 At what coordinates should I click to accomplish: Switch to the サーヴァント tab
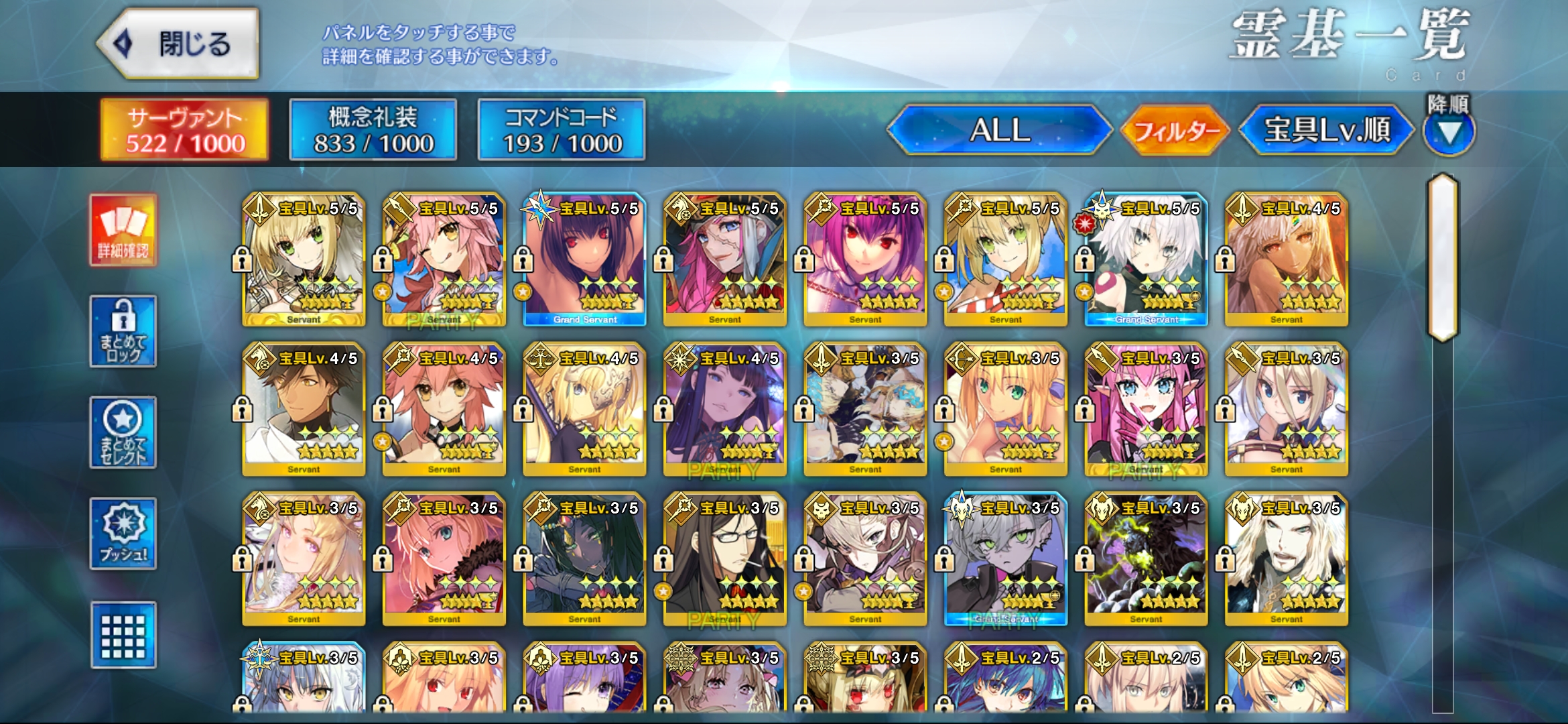[x=184, y=130]
